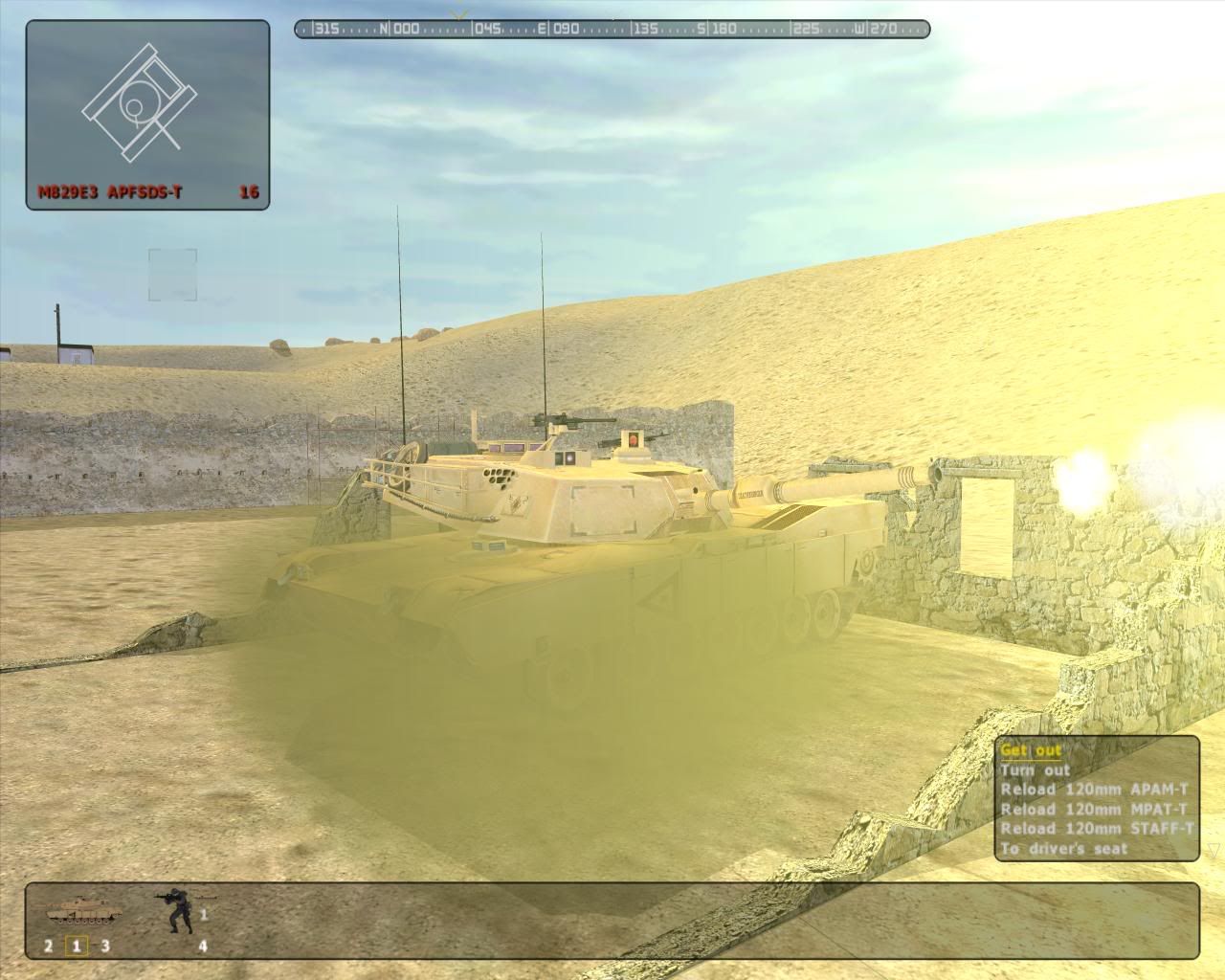Switch to driver's seat

pyautogui.click(x=1063, y=849)
